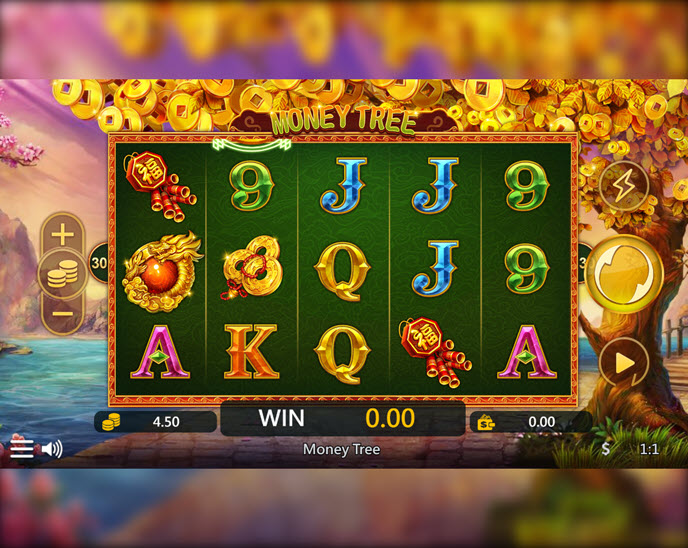Increase the bet with the plus button
688x548 pixels.
point(62,235)
